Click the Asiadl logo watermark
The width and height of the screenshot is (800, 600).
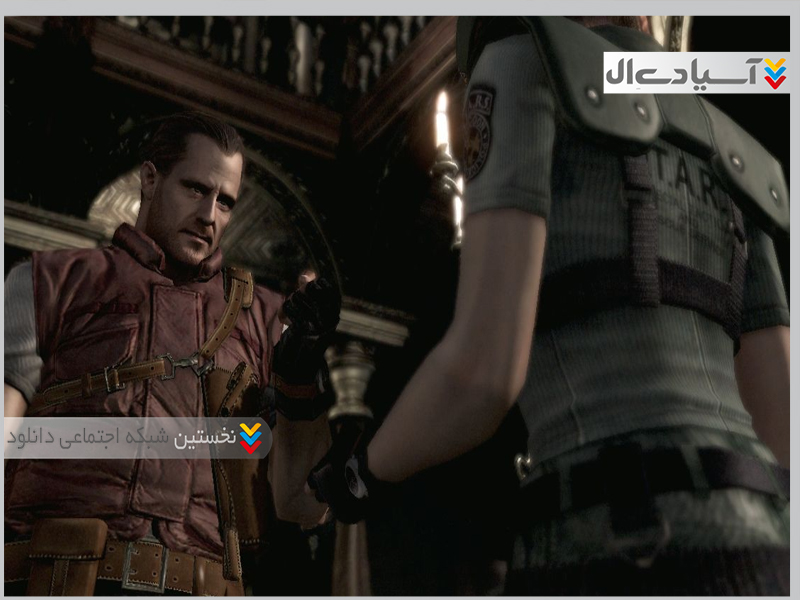point(696,72)
